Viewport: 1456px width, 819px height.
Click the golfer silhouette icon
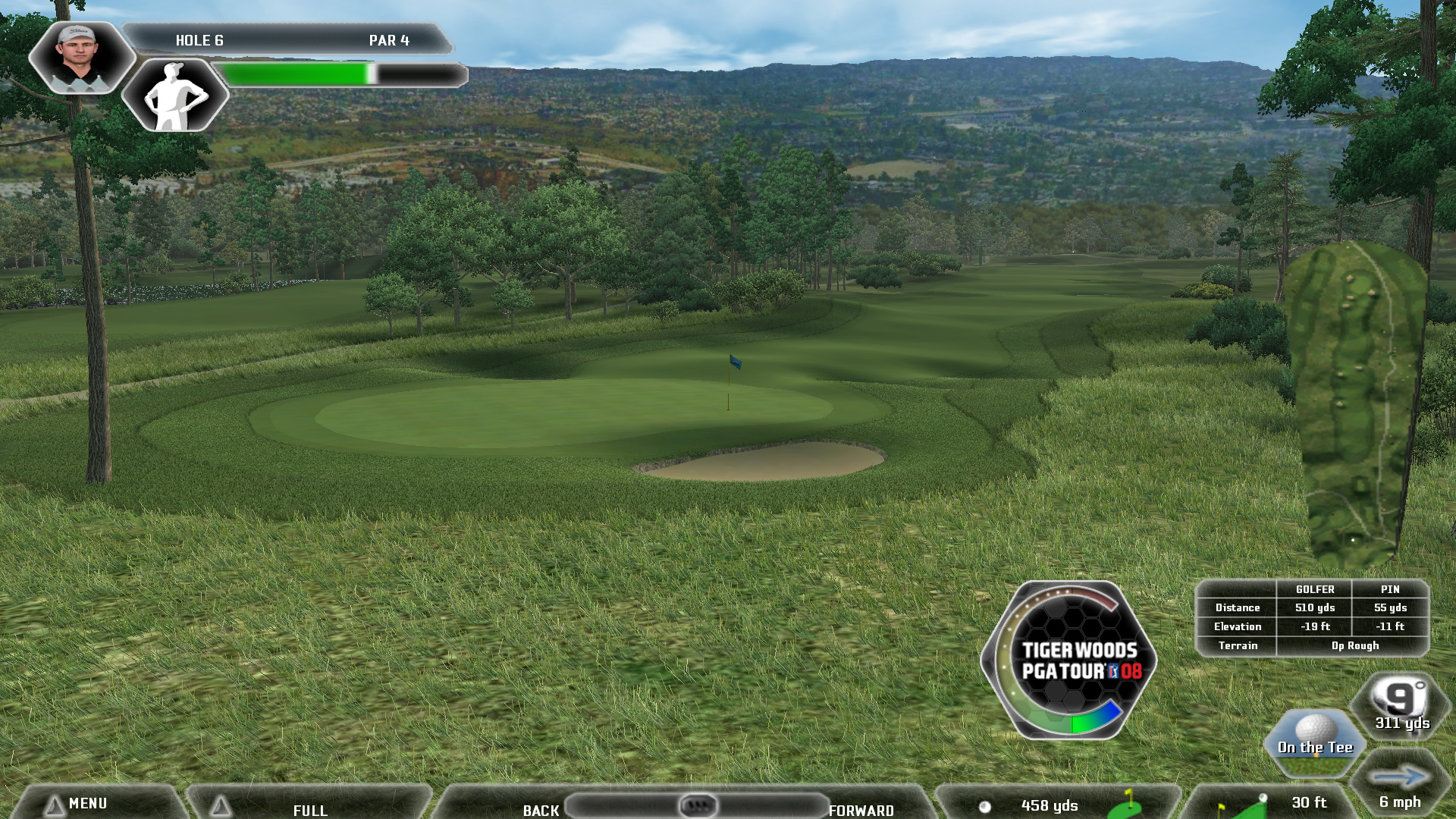(x=175, y=96)
